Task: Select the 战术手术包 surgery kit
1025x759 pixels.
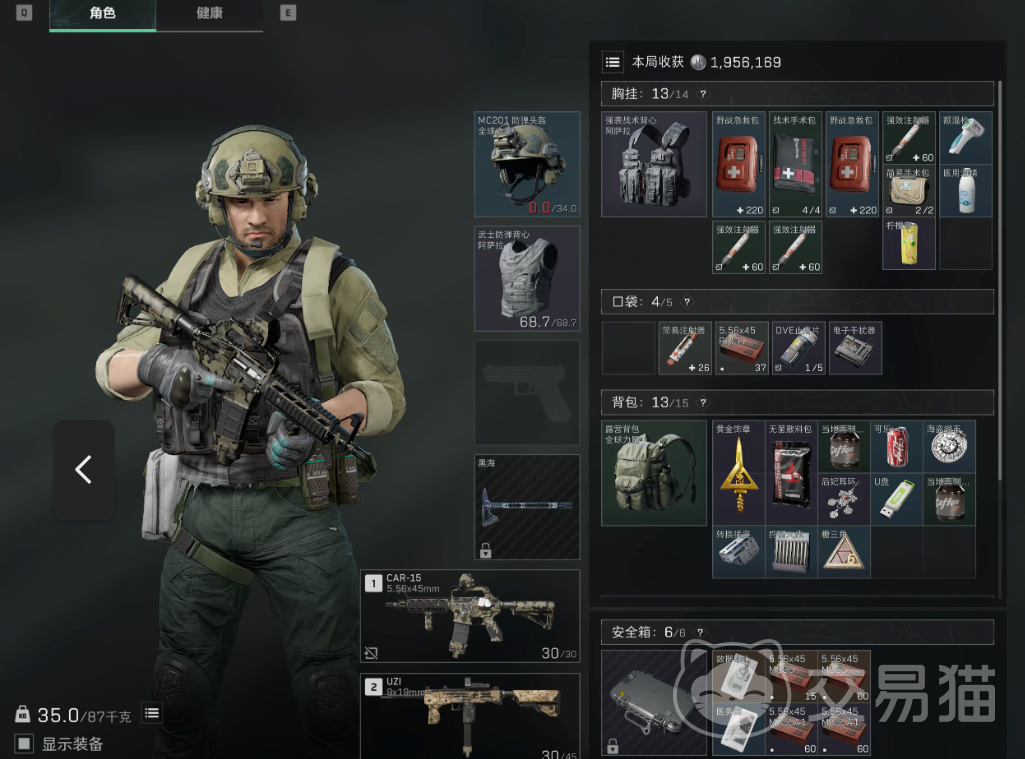Action: [795, 164]
